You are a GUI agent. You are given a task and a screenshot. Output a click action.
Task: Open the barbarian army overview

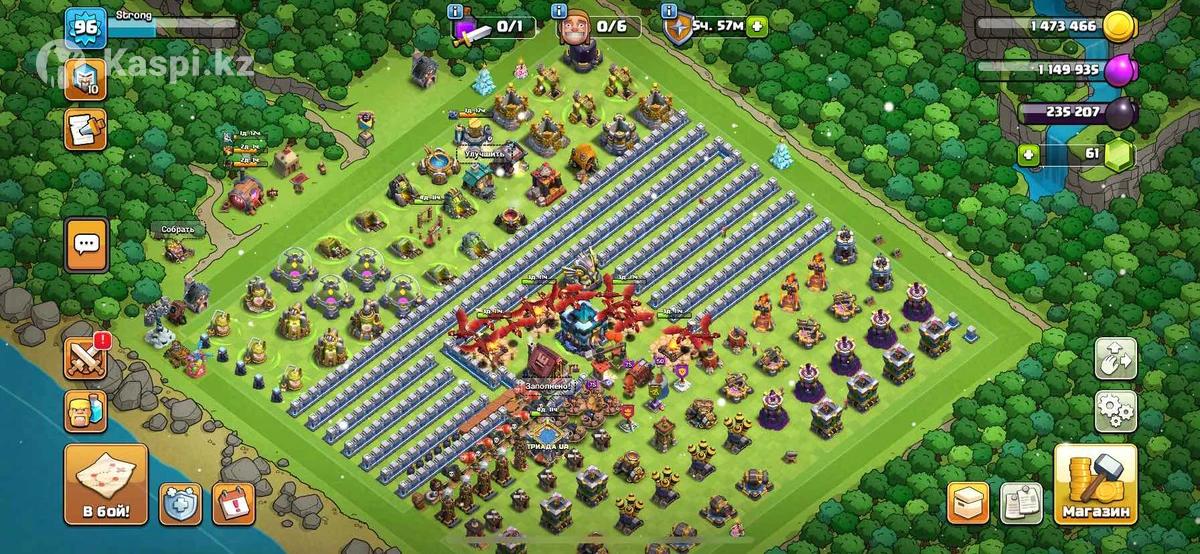pos(86,411)
